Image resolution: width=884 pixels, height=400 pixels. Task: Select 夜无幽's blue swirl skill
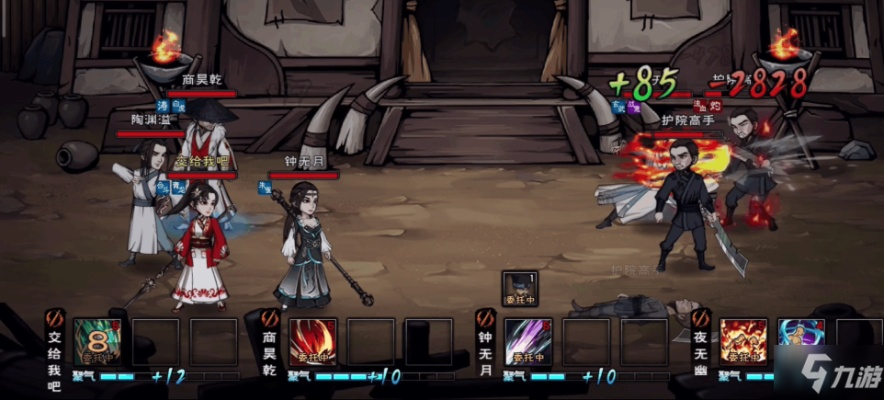click(x=800, y=342)
